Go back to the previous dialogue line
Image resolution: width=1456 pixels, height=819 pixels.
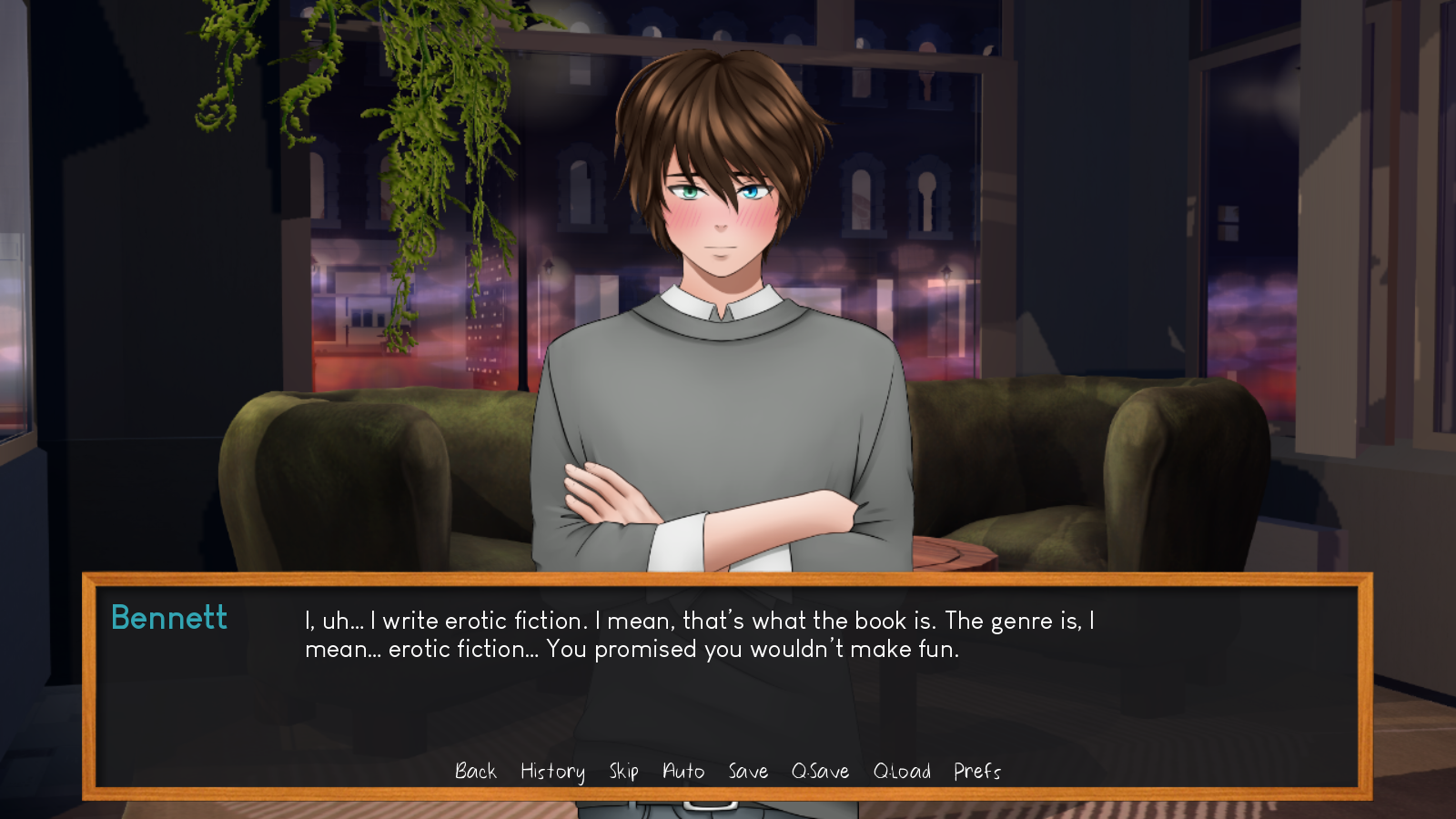pos(476,772)
